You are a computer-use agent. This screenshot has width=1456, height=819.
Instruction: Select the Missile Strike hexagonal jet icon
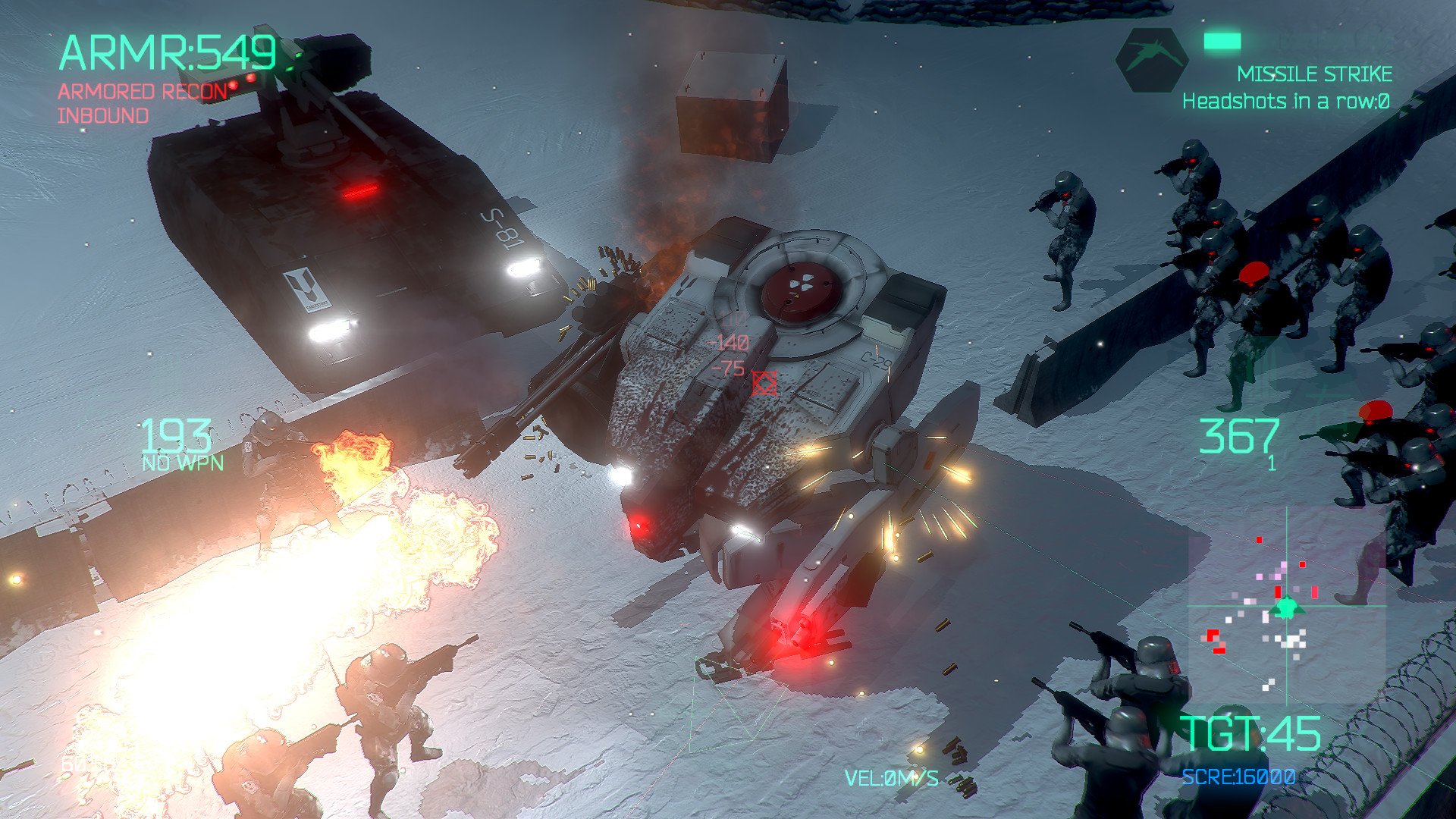pyautogui.click(x=1151, y=61)
